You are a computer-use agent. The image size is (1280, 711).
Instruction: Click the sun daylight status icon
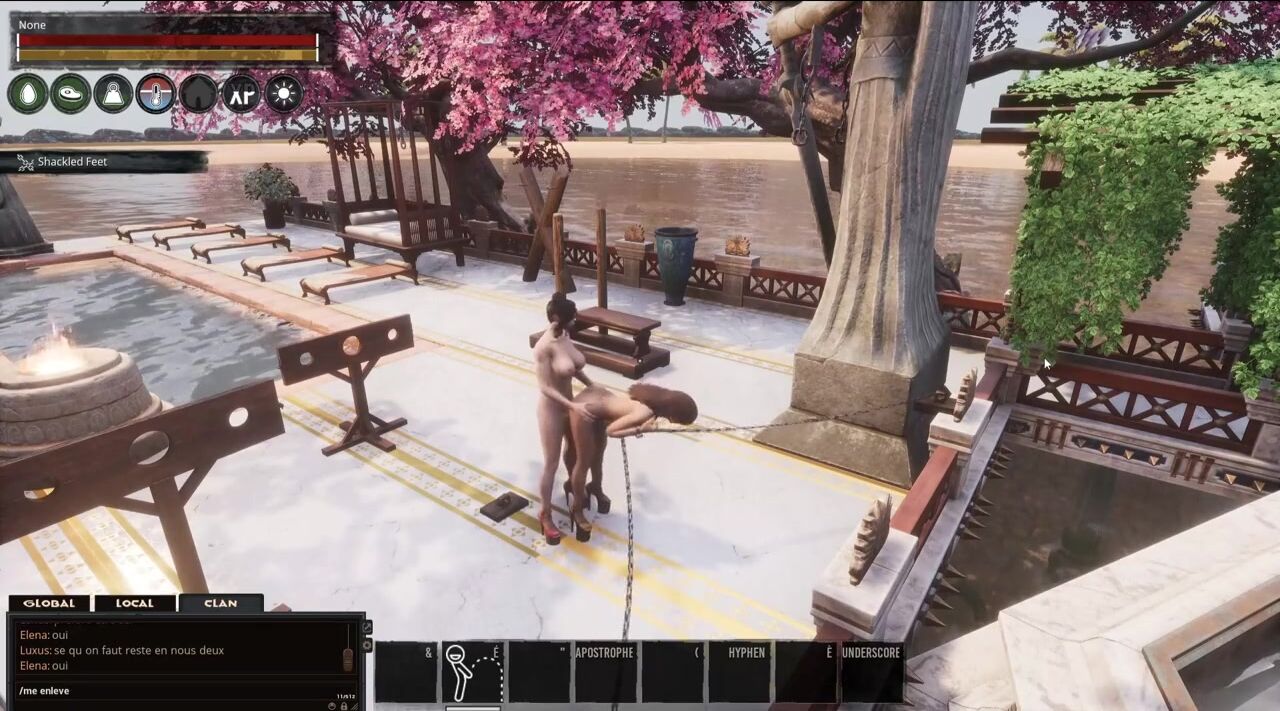coord(284,93)
